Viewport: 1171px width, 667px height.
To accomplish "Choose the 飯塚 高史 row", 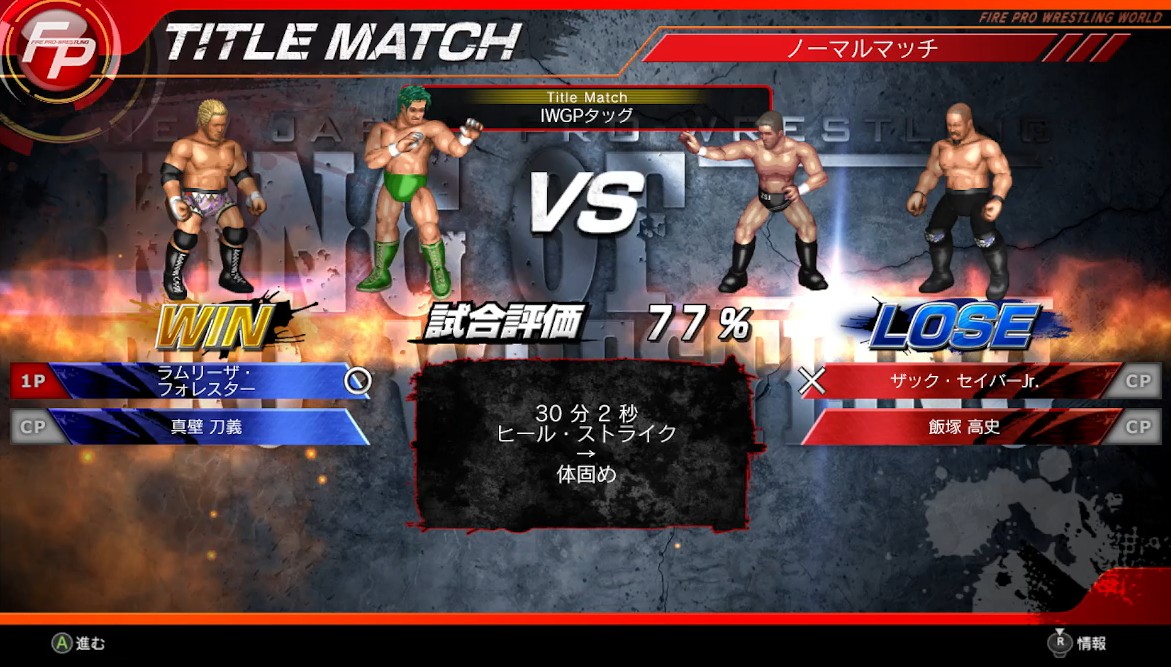I will (x=958, y=427).
